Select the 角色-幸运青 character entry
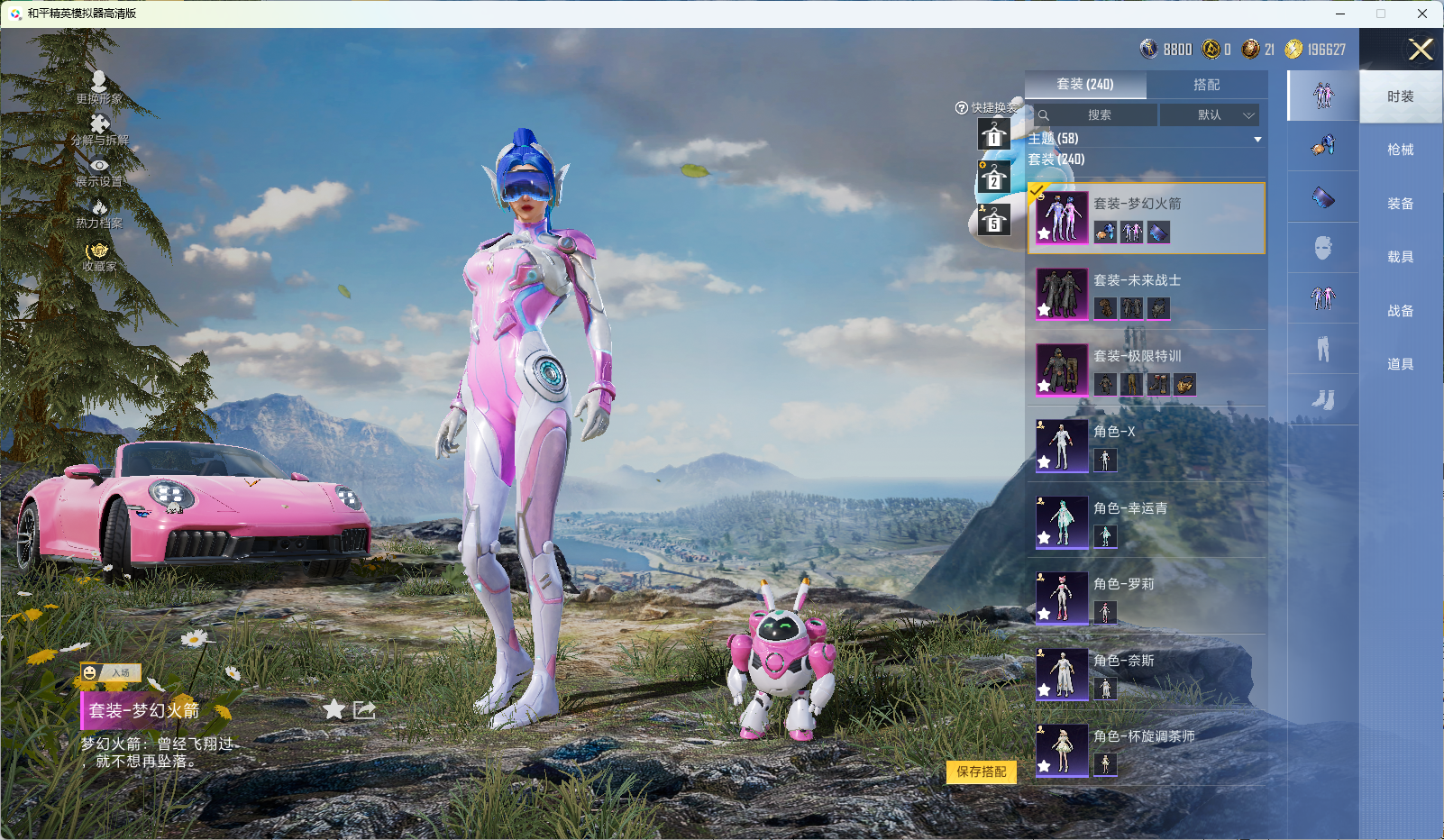The width and height of the screenshot is (1444, 840). [1146, 522]
